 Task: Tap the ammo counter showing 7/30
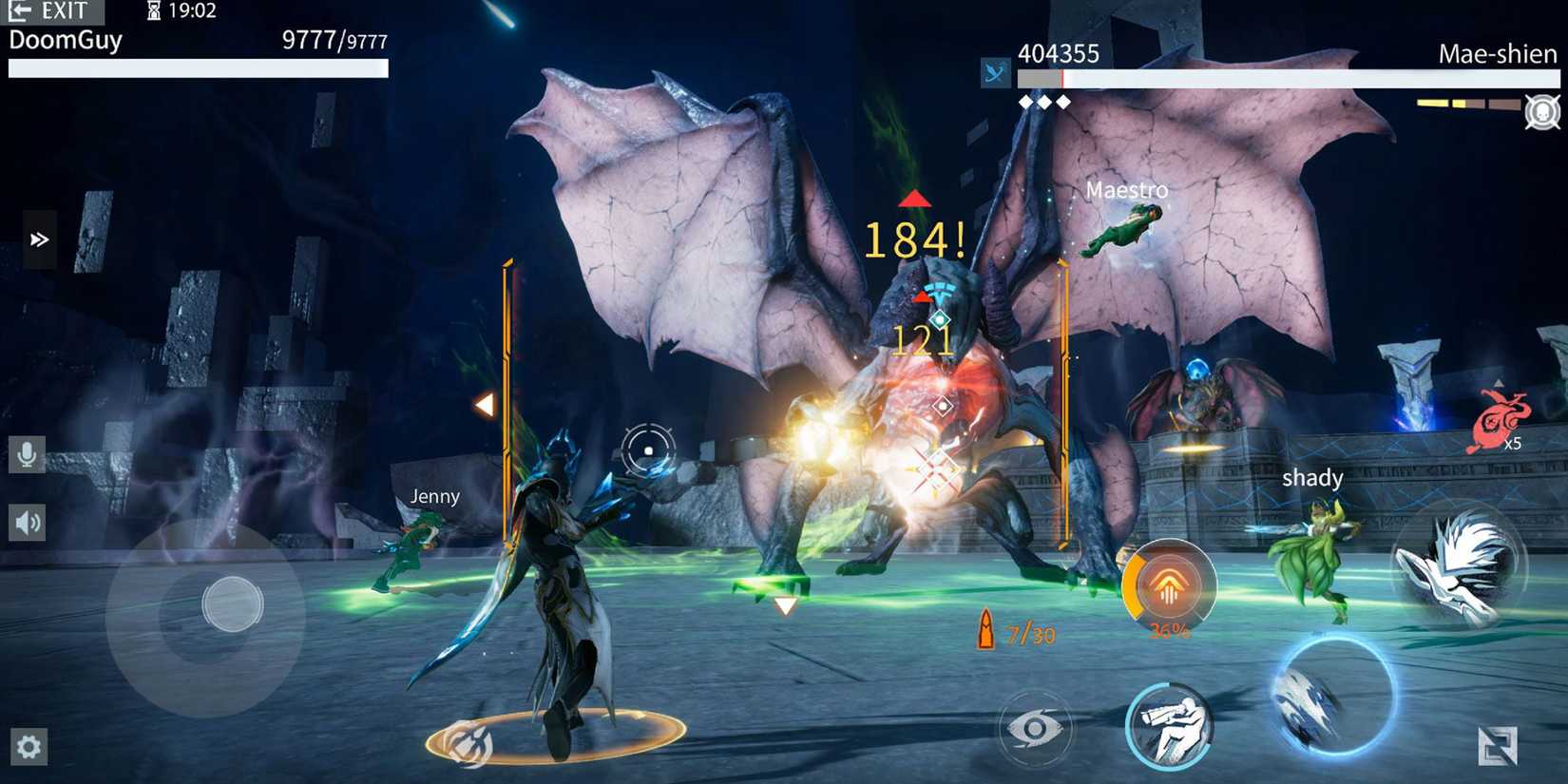click(1019, 630)
